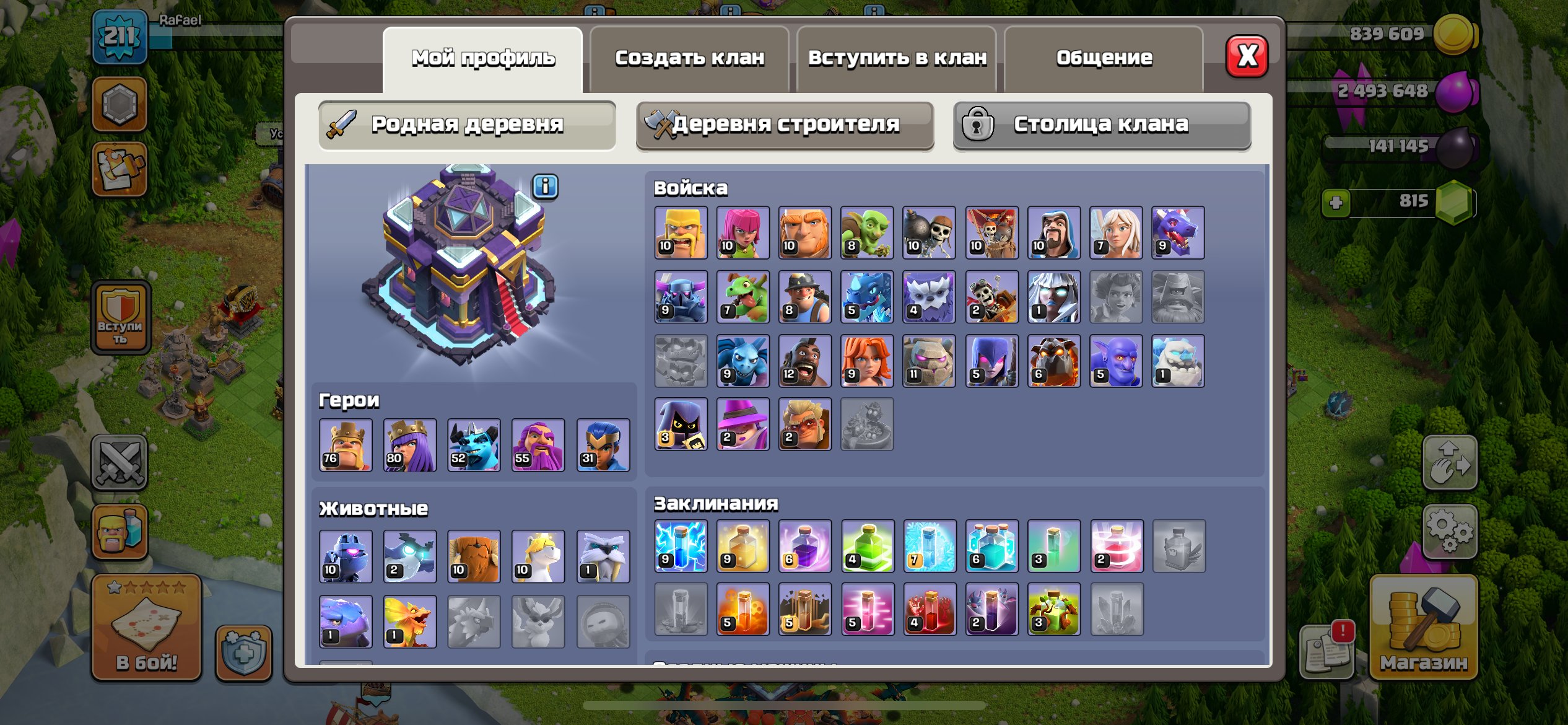This screenshot has width=1568, height=725.
Task: Select the Electro Dragon troop icon
Action: [x=868, y=297]
